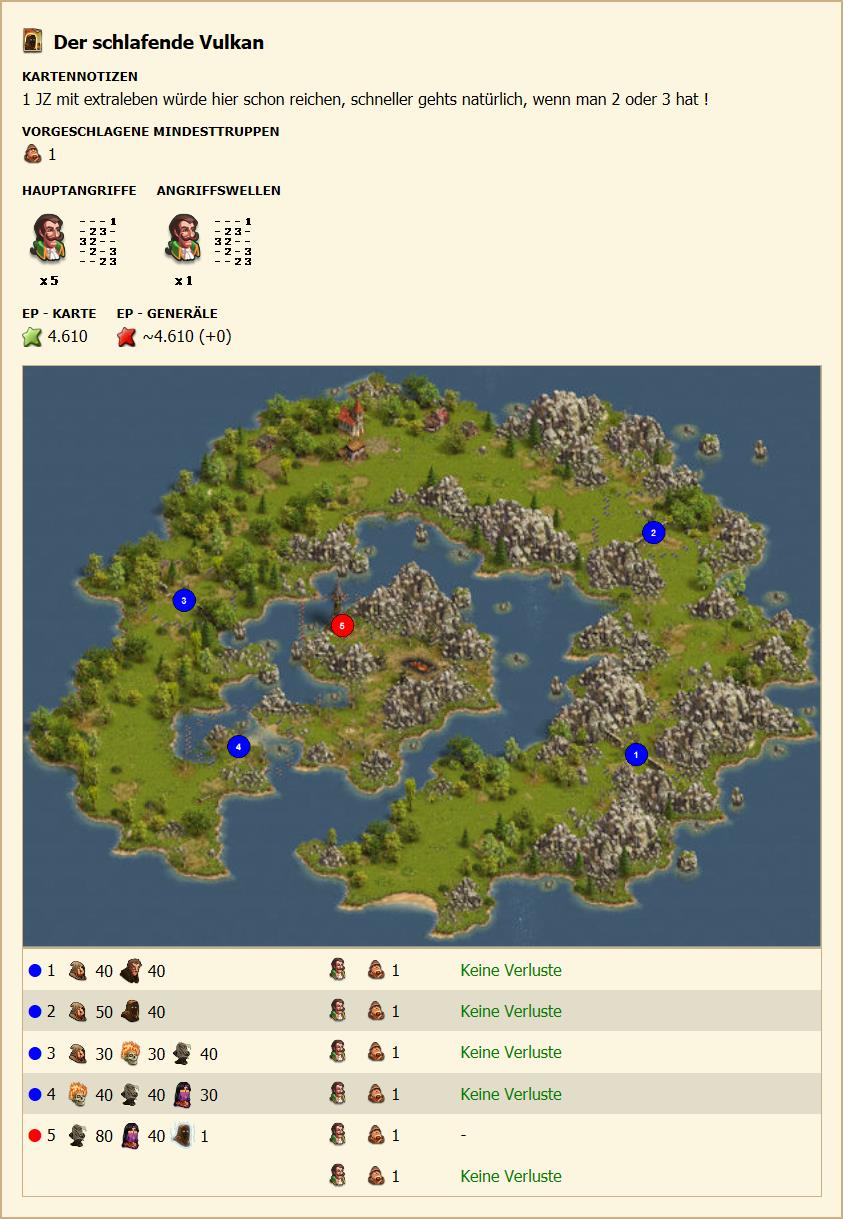Select blue marker 1 on the island map
Image resolution: width=843 pixels, height=1219 pixels.
coord(636,754)
